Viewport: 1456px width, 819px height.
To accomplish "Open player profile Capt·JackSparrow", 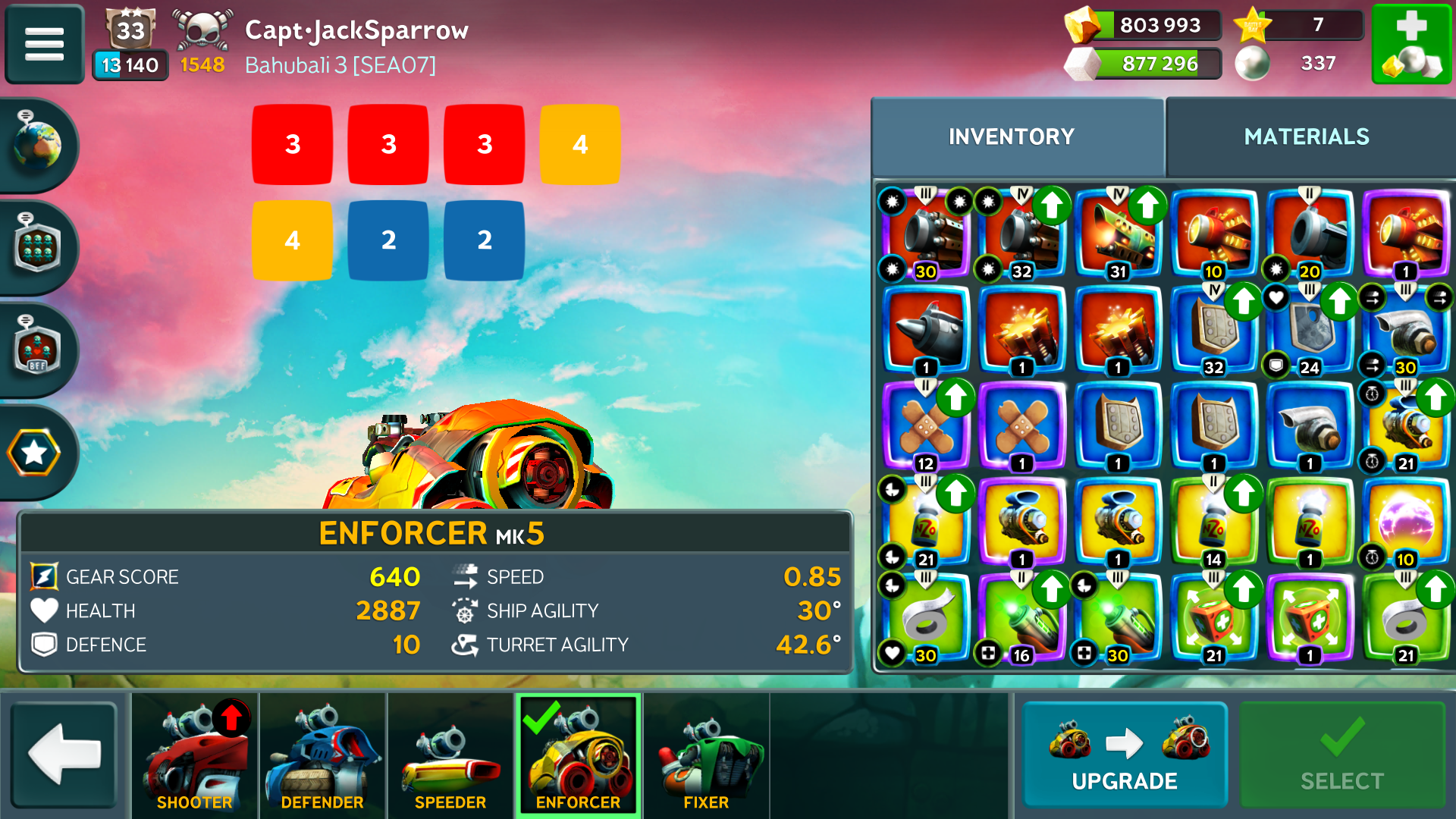I will 356,31.
